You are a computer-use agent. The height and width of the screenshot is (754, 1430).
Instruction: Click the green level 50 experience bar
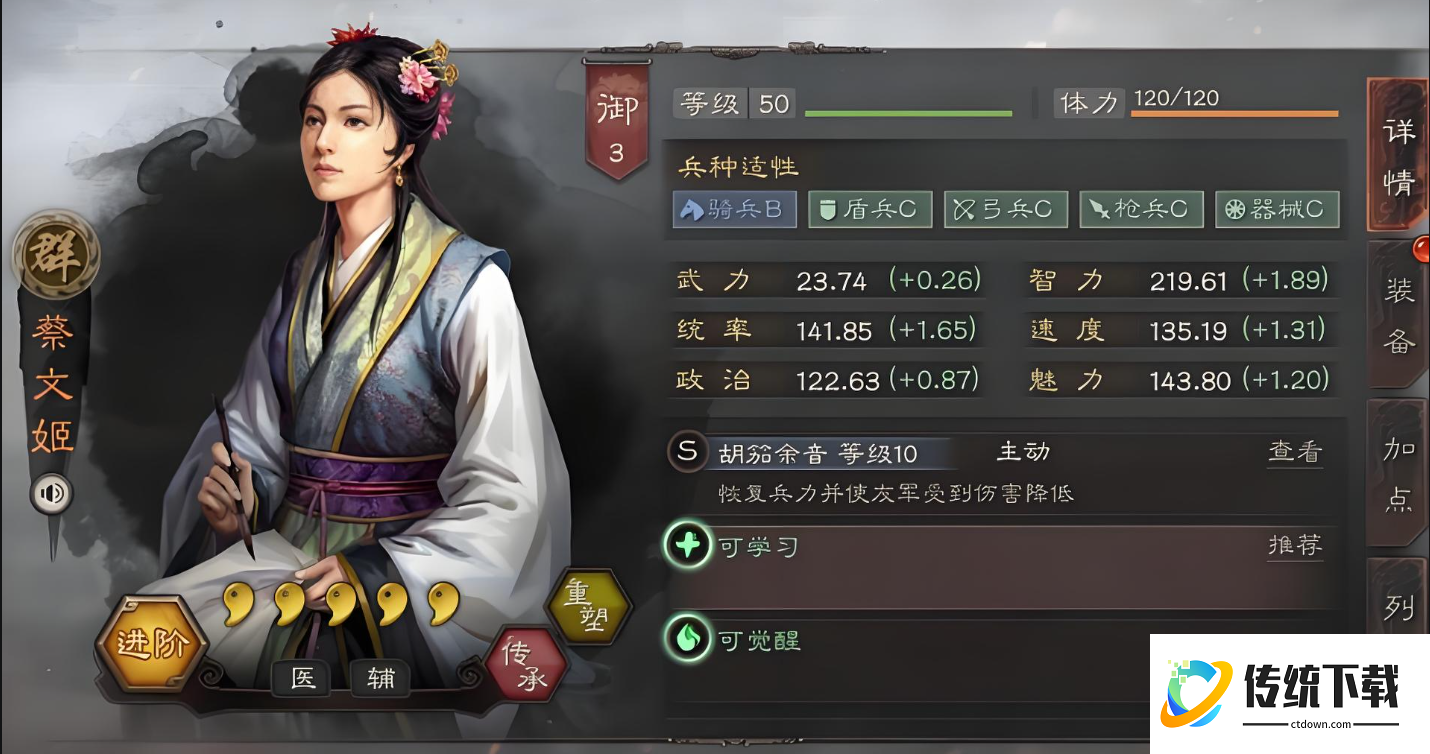coord(908,112)
